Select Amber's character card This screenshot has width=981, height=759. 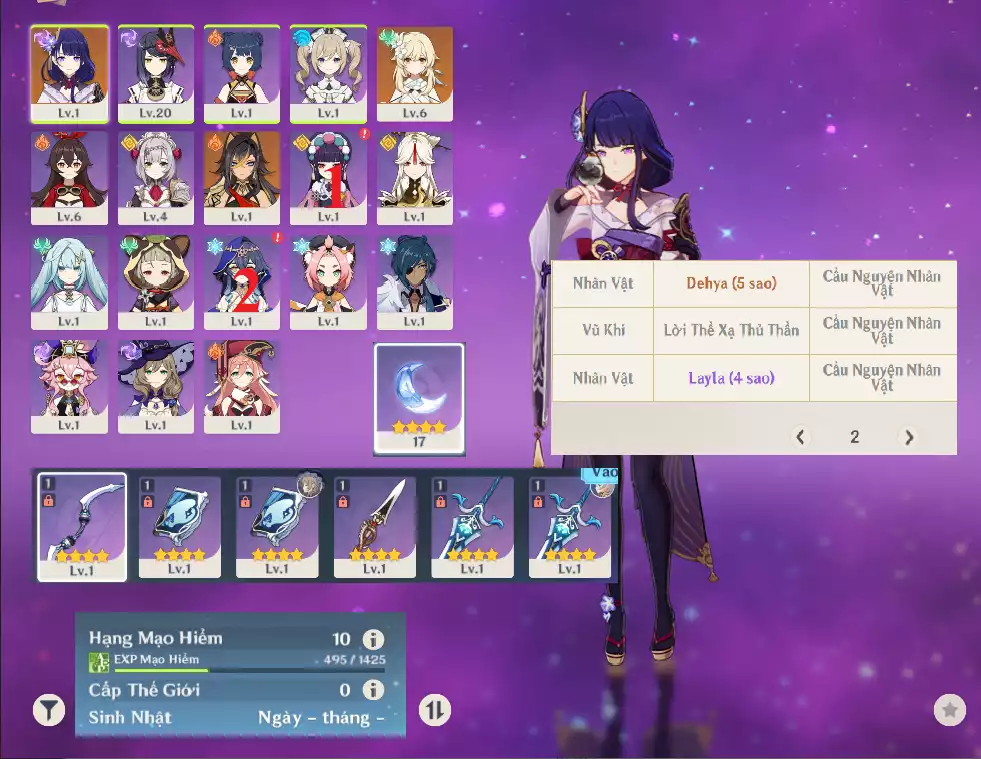coord(69,177)
